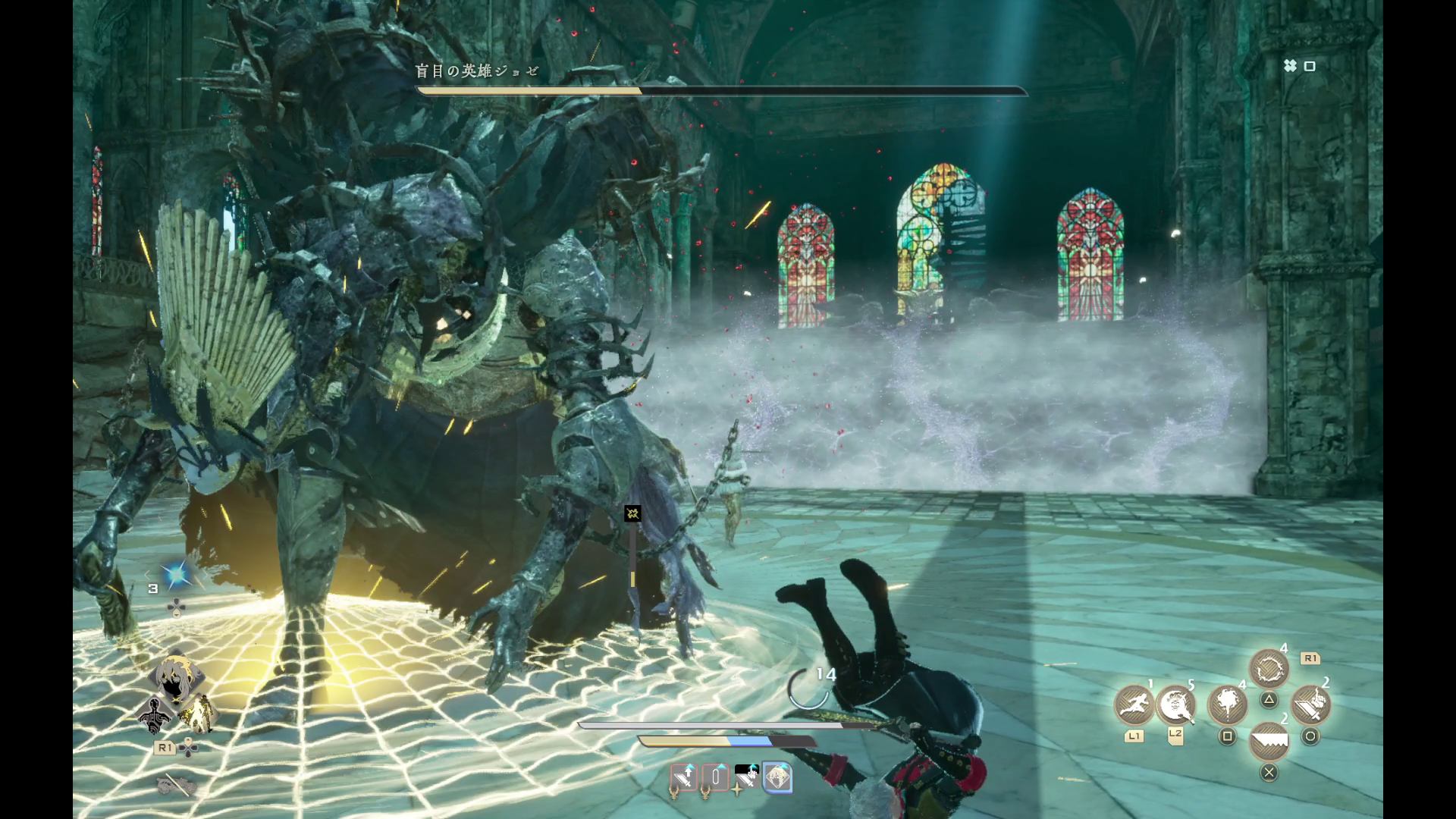Click the capsule-shaped buff icon
This screenshot has width=1456, height=819.
click(714, 777)
